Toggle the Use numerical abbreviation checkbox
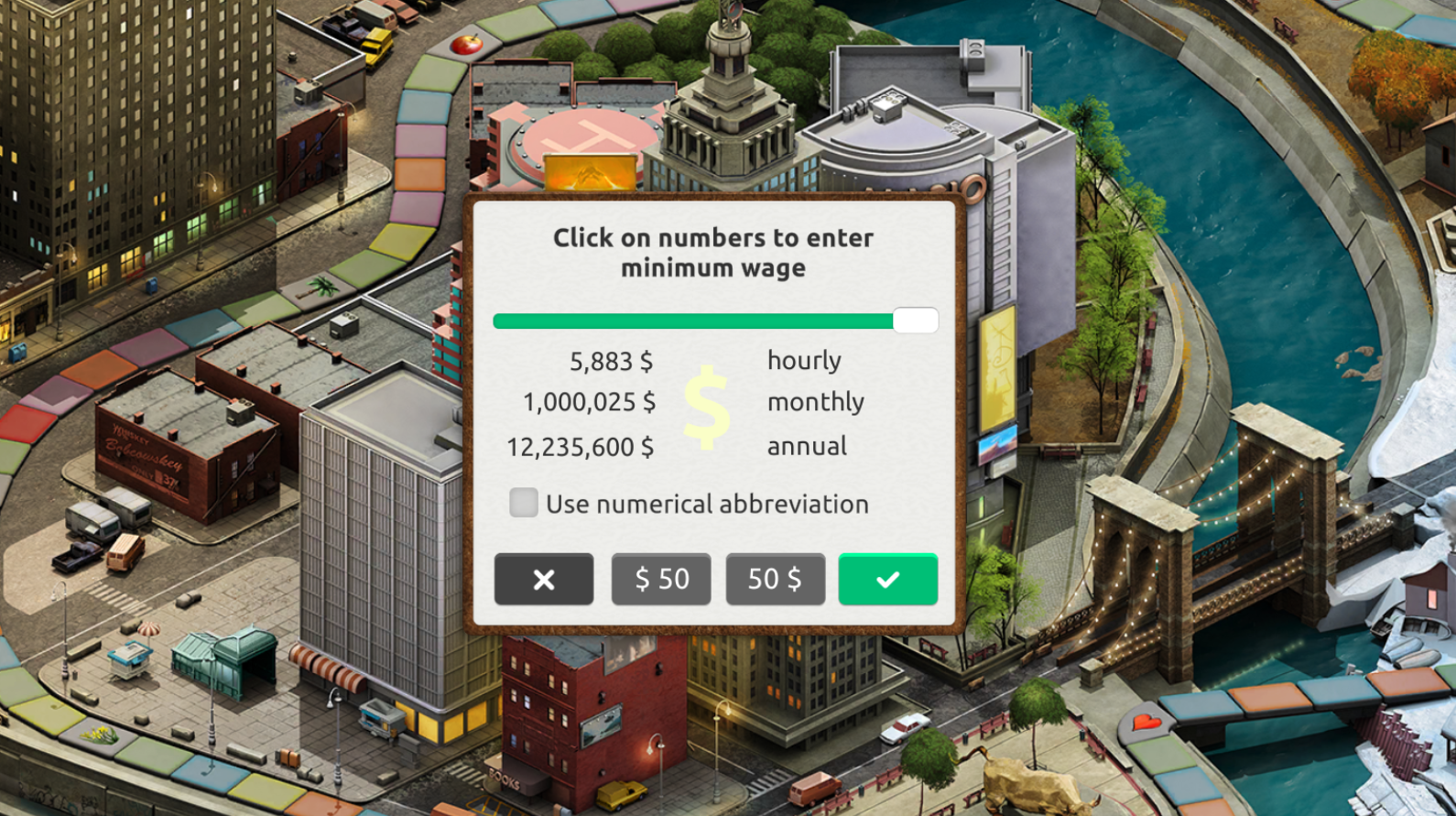This screenshot has width=1456, height=816. 524,503
